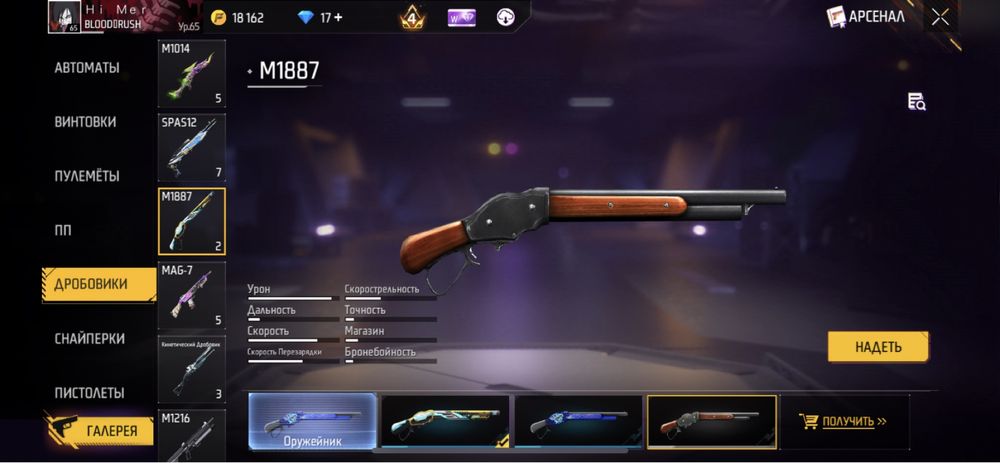Viewport: 1000px width, 463px height.
Task: Open the Винтовки category
Action: click(85, 122)
